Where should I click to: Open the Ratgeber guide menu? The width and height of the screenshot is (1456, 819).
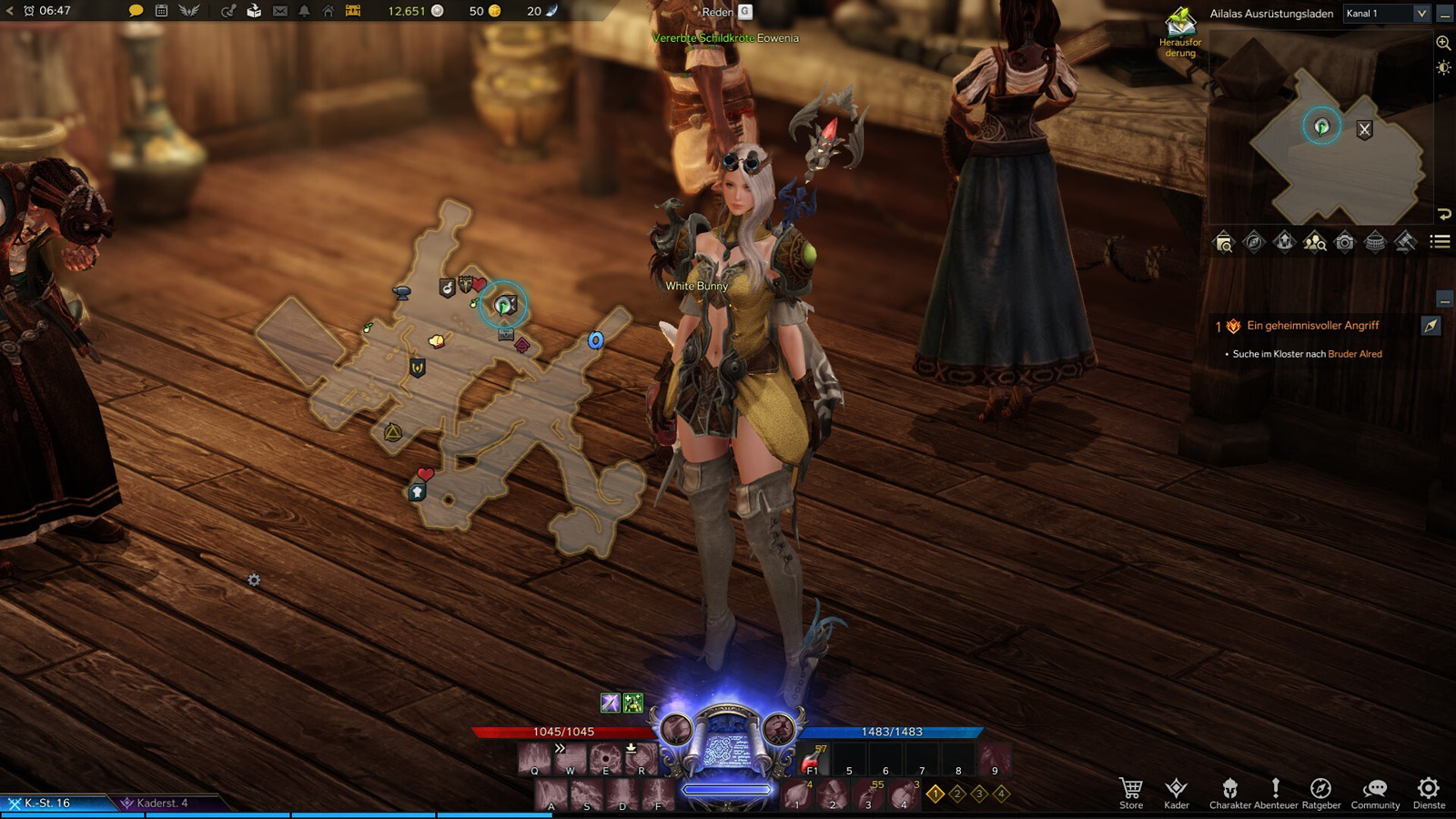click(1320, 791)
